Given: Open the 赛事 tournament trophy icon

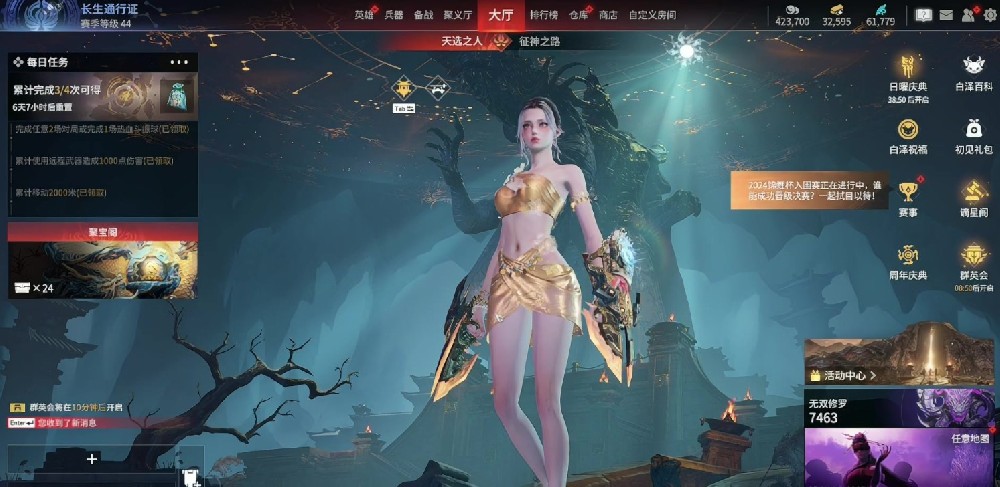Looking at the screenshot, I should [908, 195].
